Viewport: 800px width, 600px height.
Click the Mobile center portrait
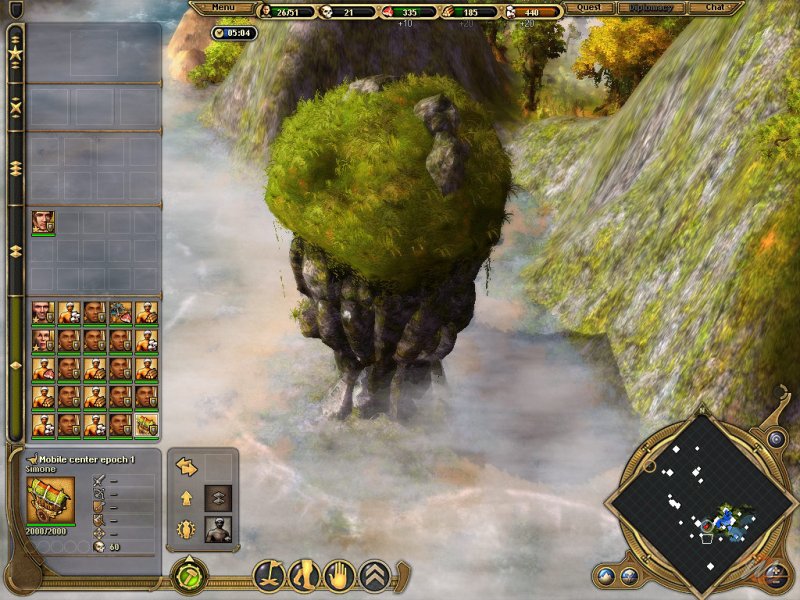pos(50,500)
